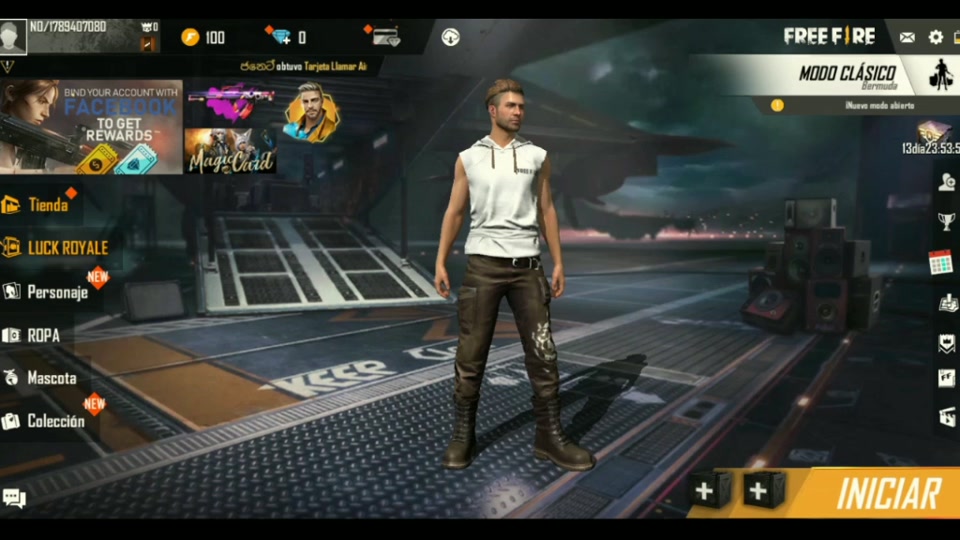Open the calendar events icon
The height and width of the screenshot is (540, 960).
[940, 262]
